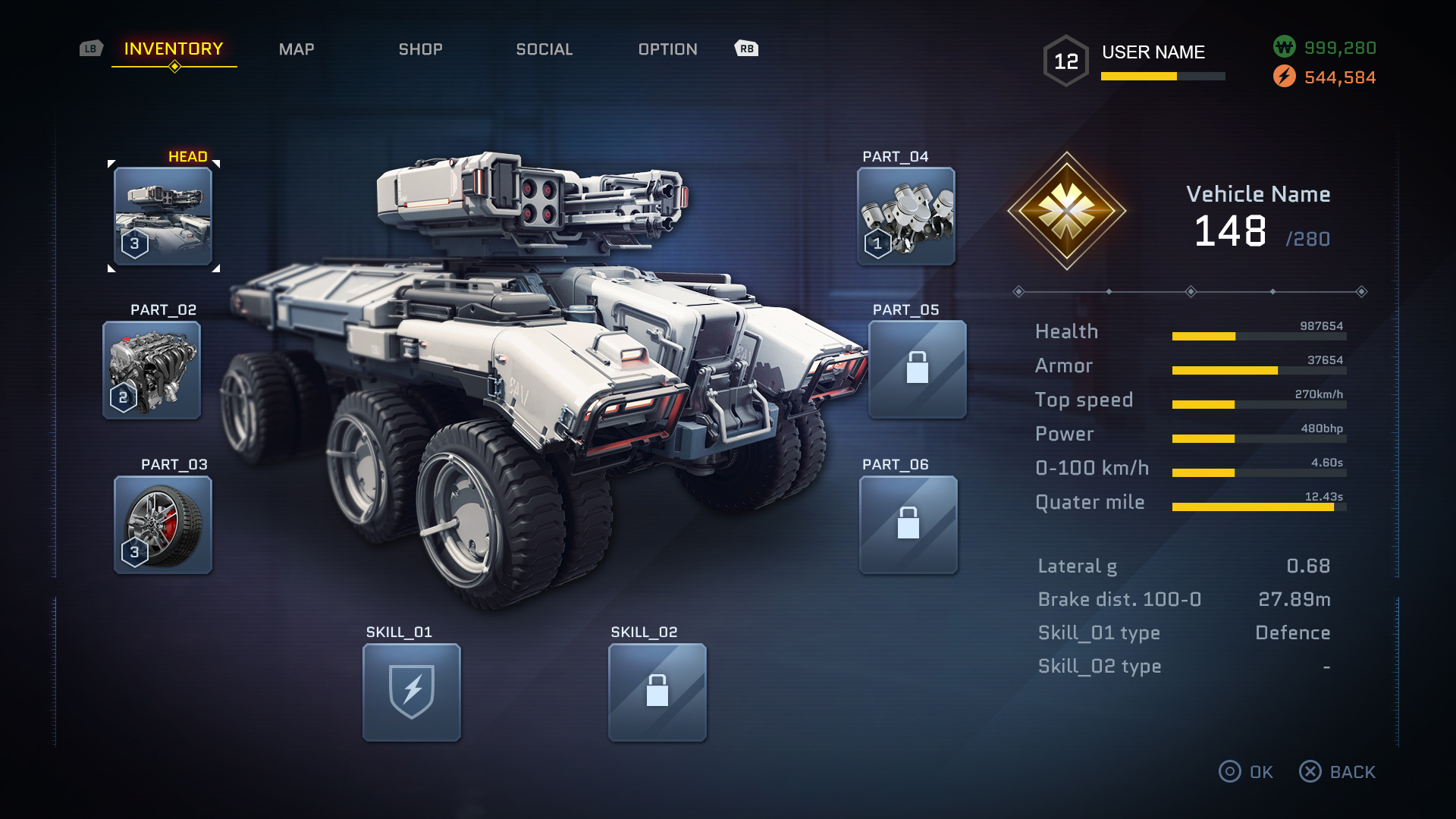Image resolution: width=1456 pixels, height=819 pixels.
Task: Click the locked PART_06 slot
Action: pyautogui.click(x=908, y=525)
